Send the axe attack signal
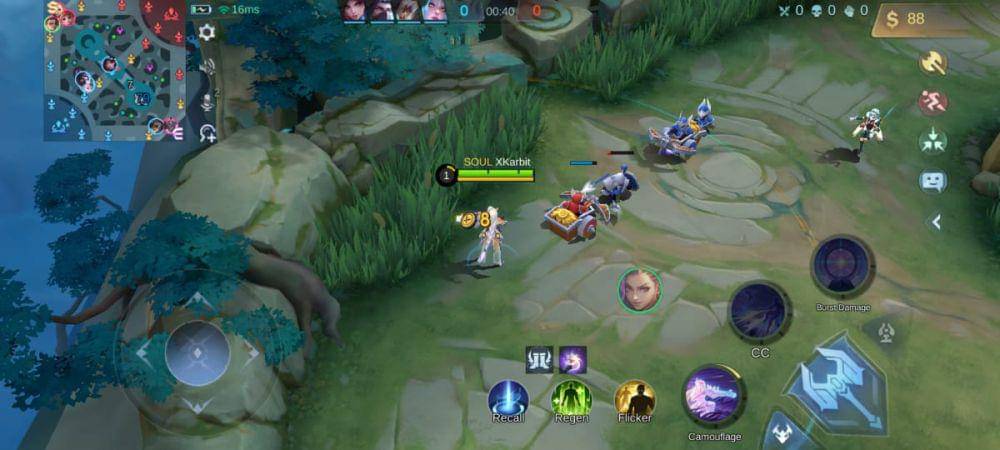1000x450 pixels. pos(933,63)
